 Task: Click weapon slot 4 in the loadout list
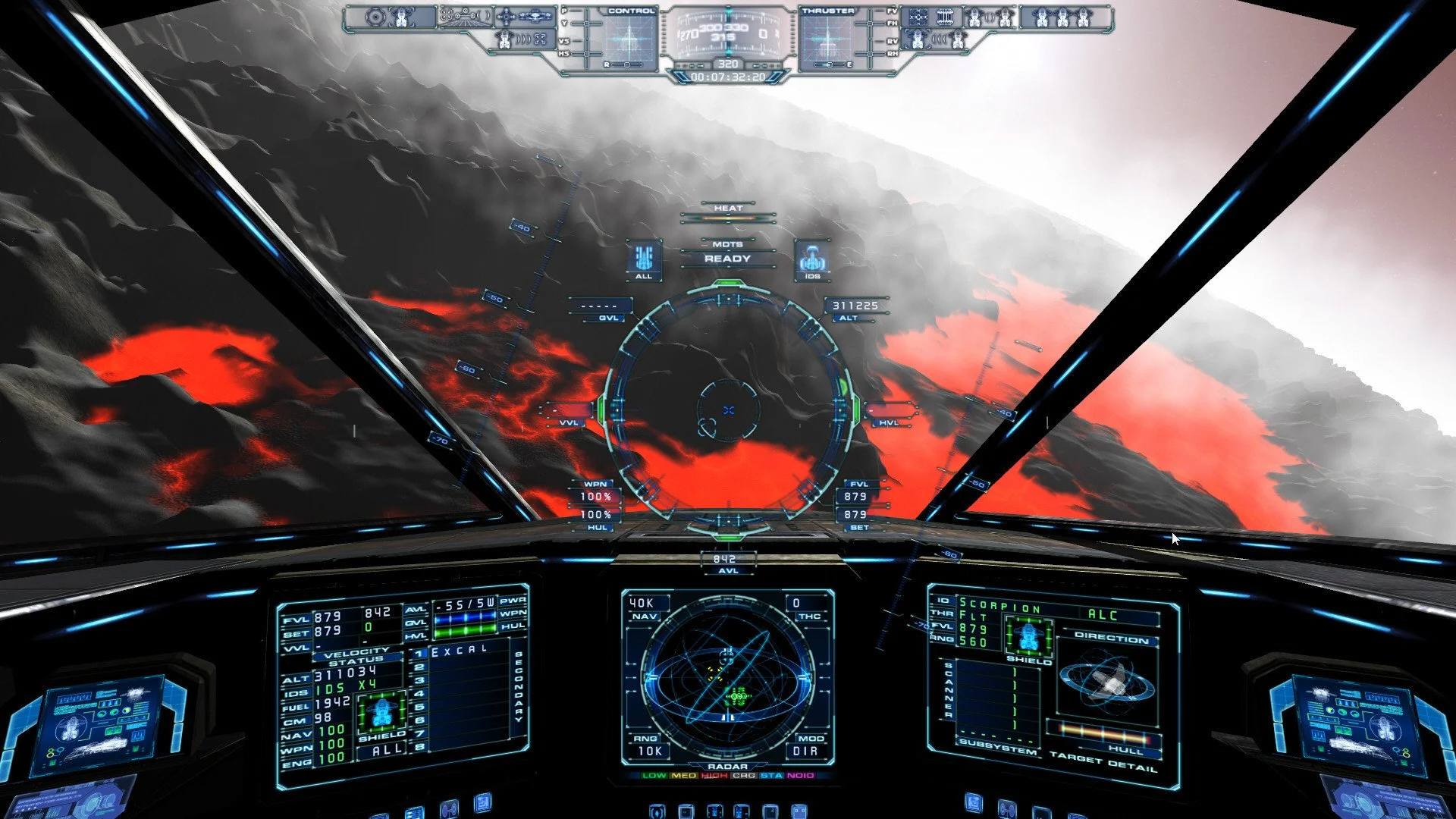click(x=419, y=693)
